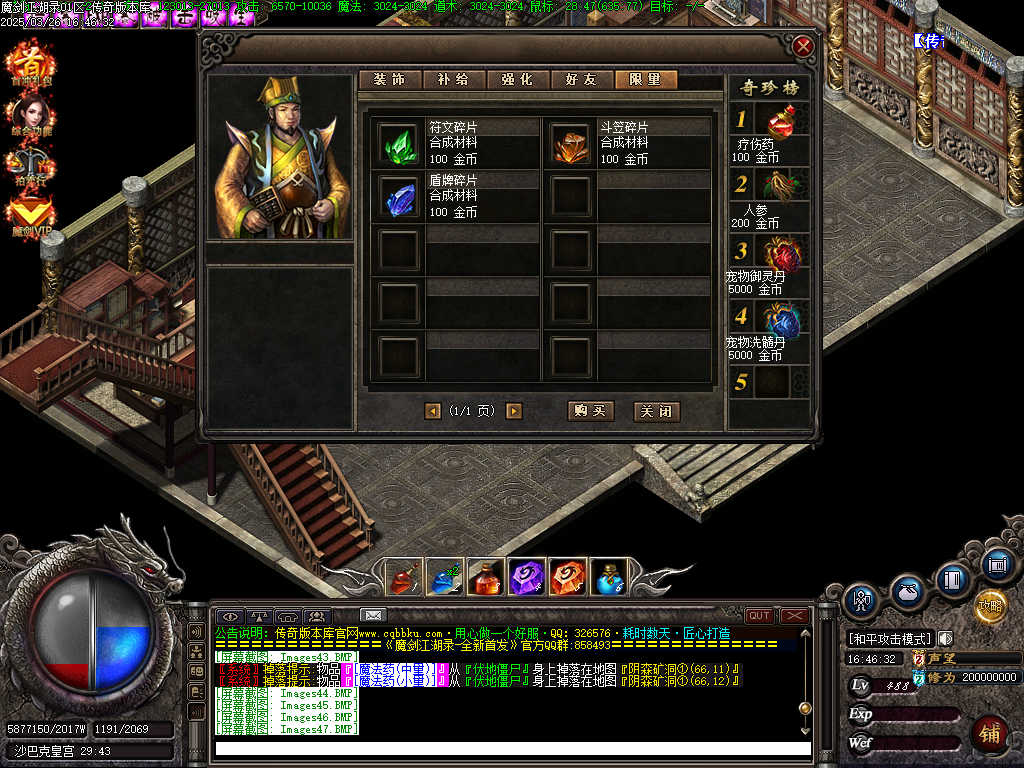The height and width of the screenshot is (768, 1024).
Task: Select the 斗笠碎片 orange shard item
Action: tap(571, 143)
